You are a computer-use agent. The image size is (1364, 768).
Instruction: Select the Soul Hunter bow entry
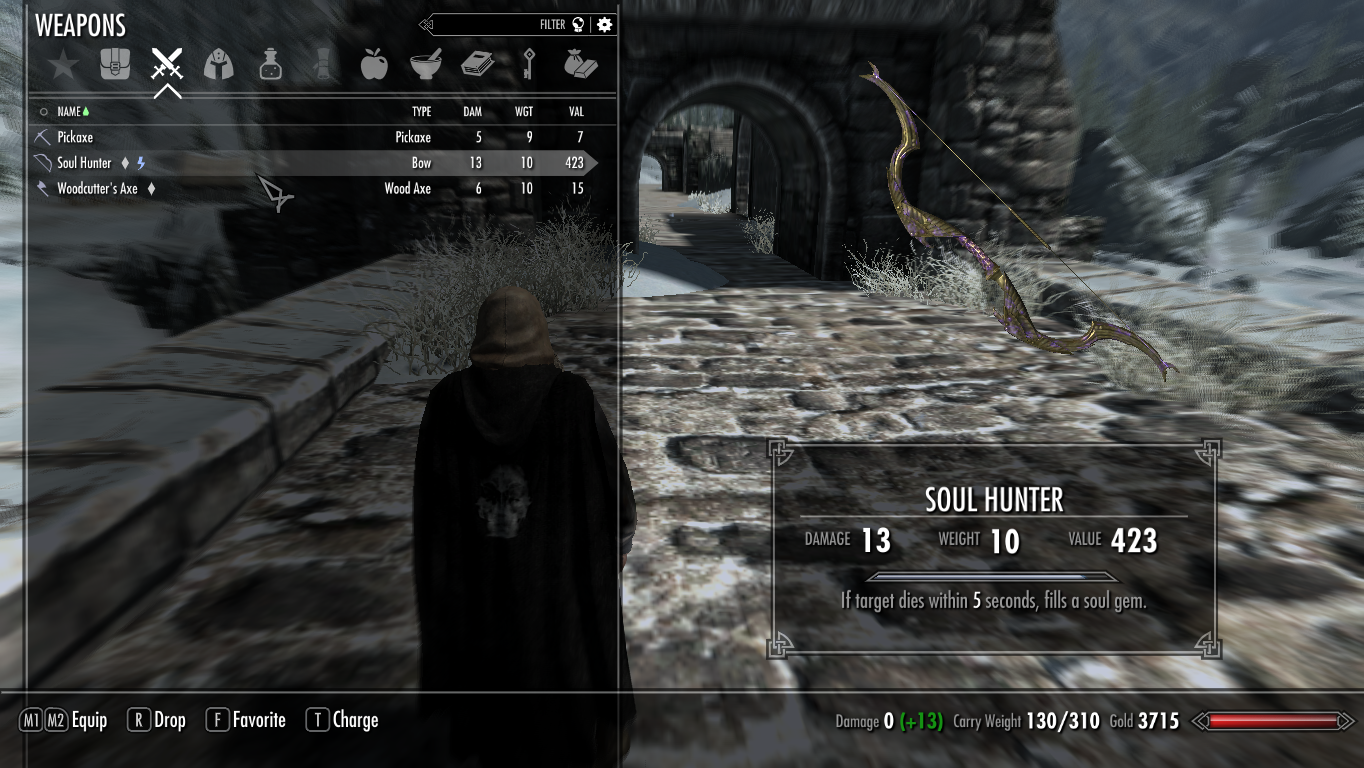(85, 163)
